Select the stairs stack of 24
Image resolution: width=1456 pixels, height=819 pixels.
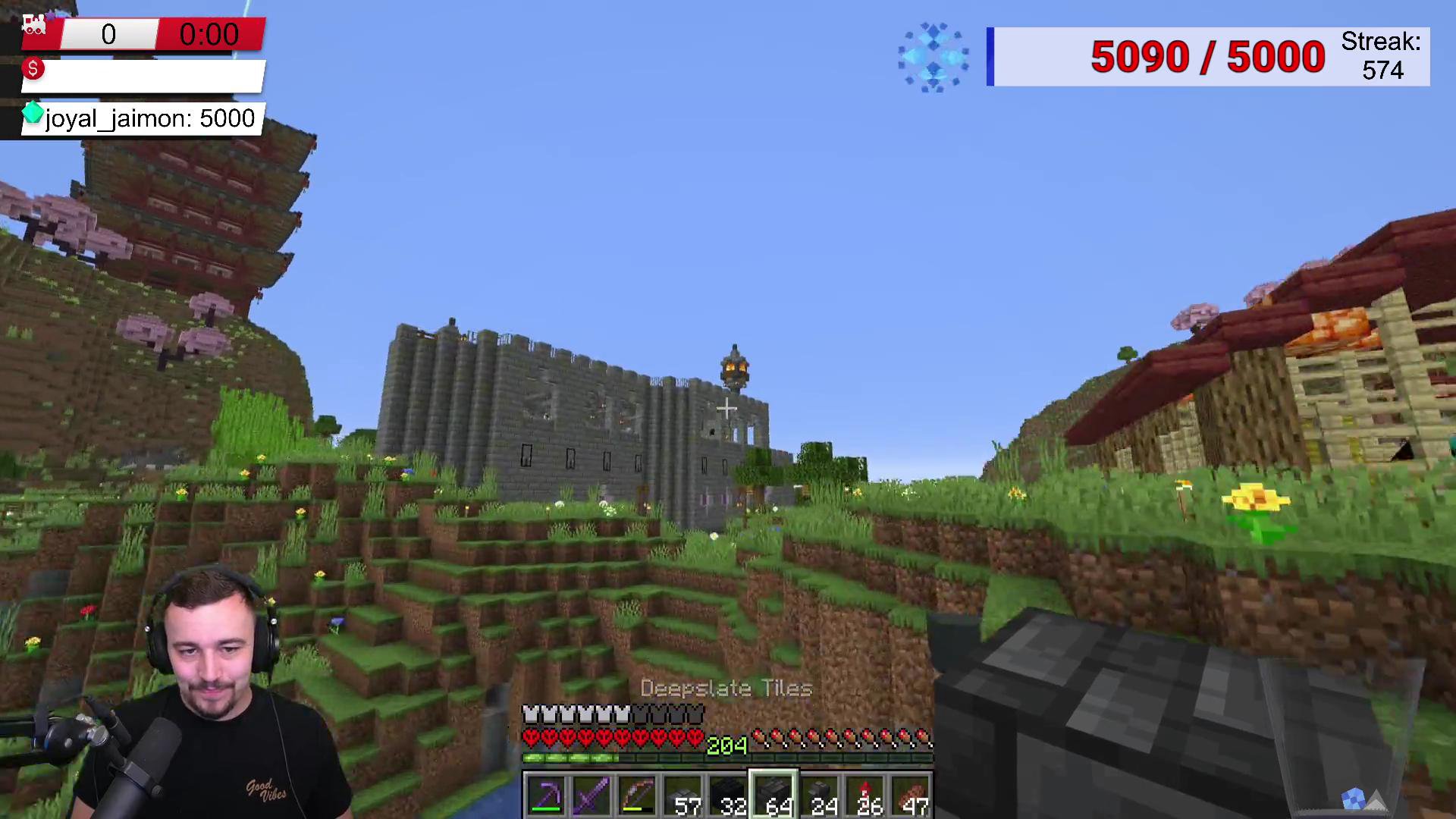pyautogui.click(x=819, y=795)
